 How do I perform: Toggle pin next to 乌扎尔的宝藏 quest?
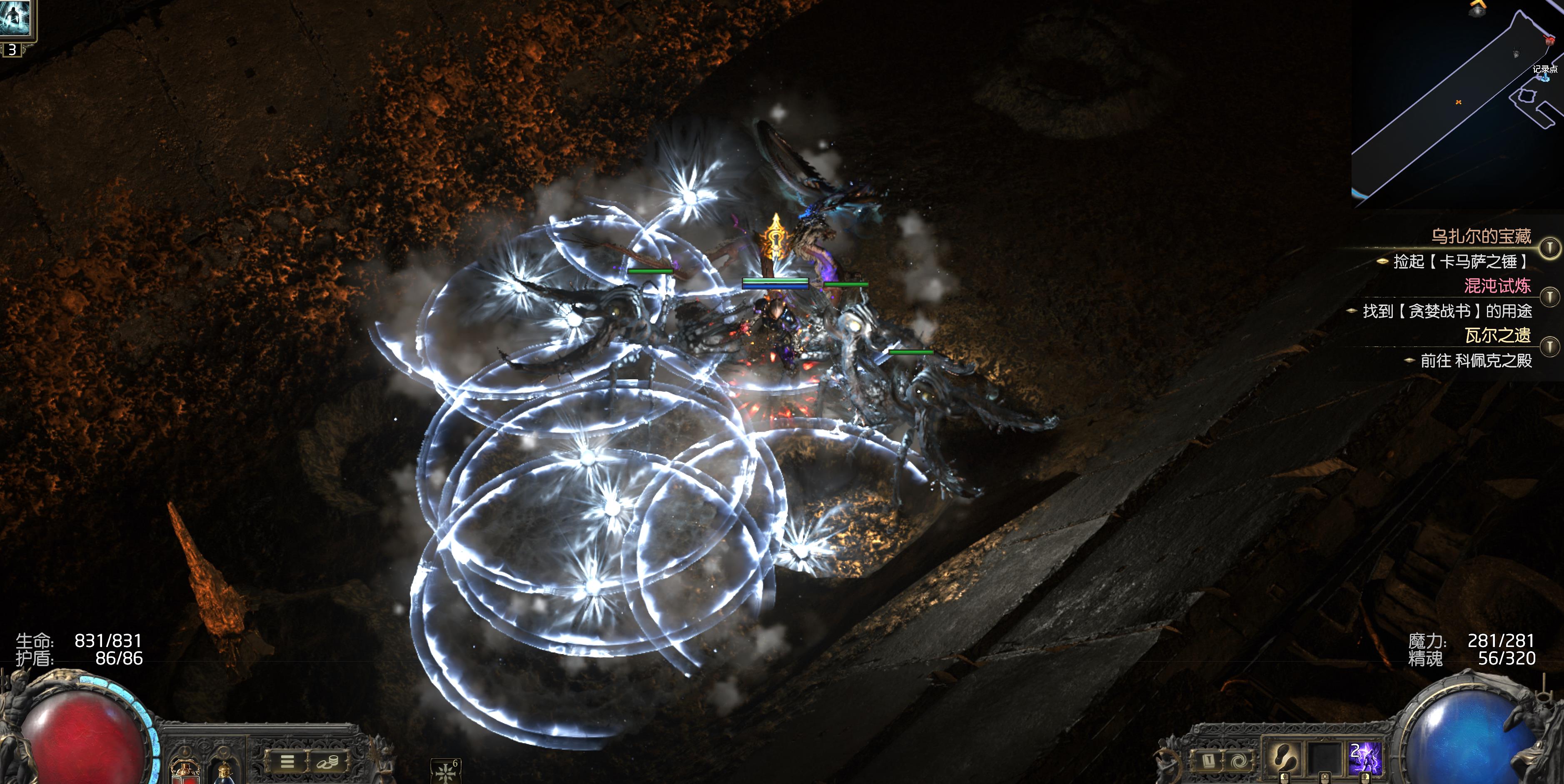(x=1549, y=247)
